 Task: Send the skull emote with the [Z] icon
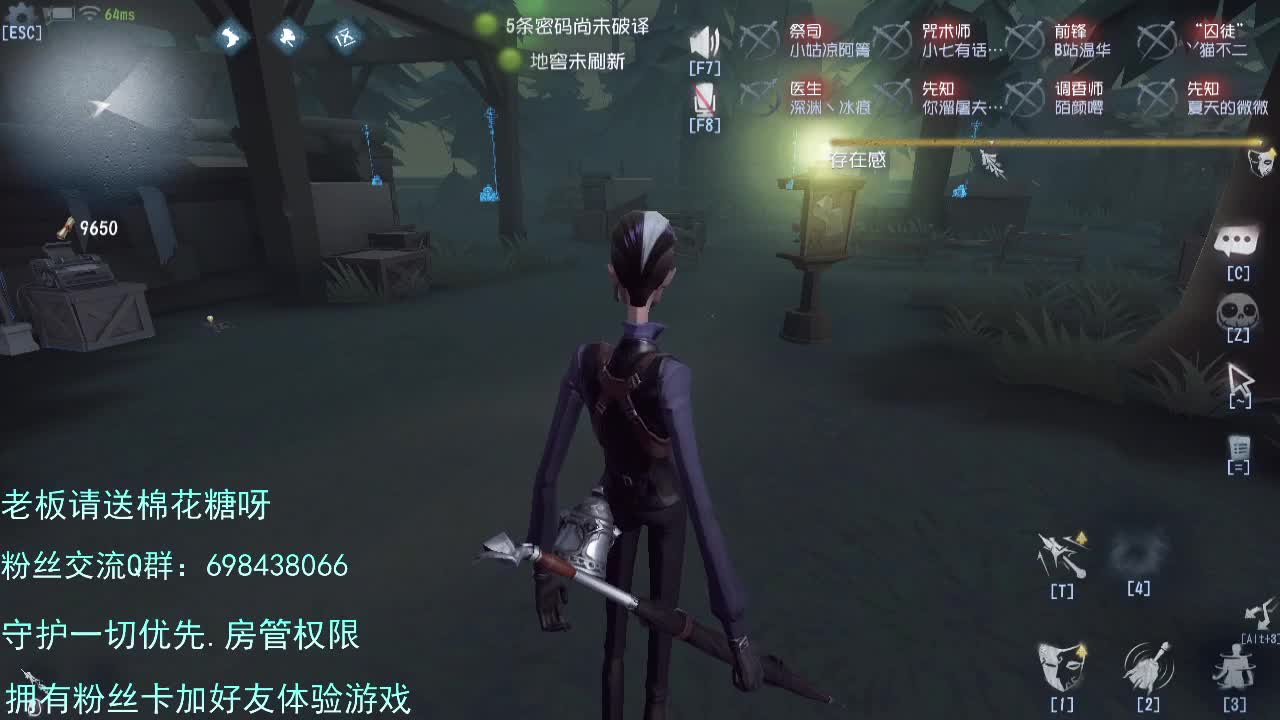(1235, 308)
